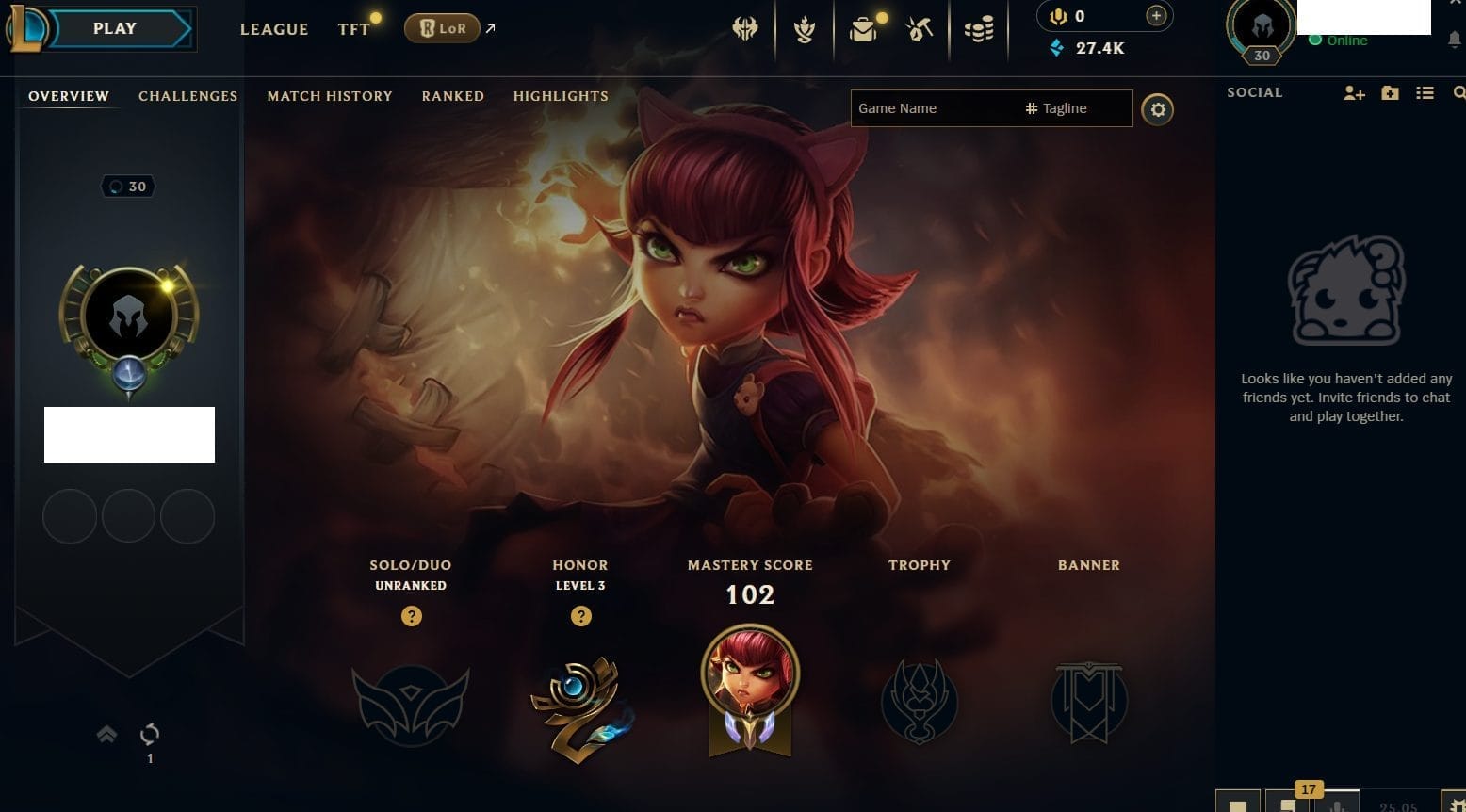Select the Ranked tab
Screen dimensions: 1466x812
pyautogui.click(x=453, y=96)
